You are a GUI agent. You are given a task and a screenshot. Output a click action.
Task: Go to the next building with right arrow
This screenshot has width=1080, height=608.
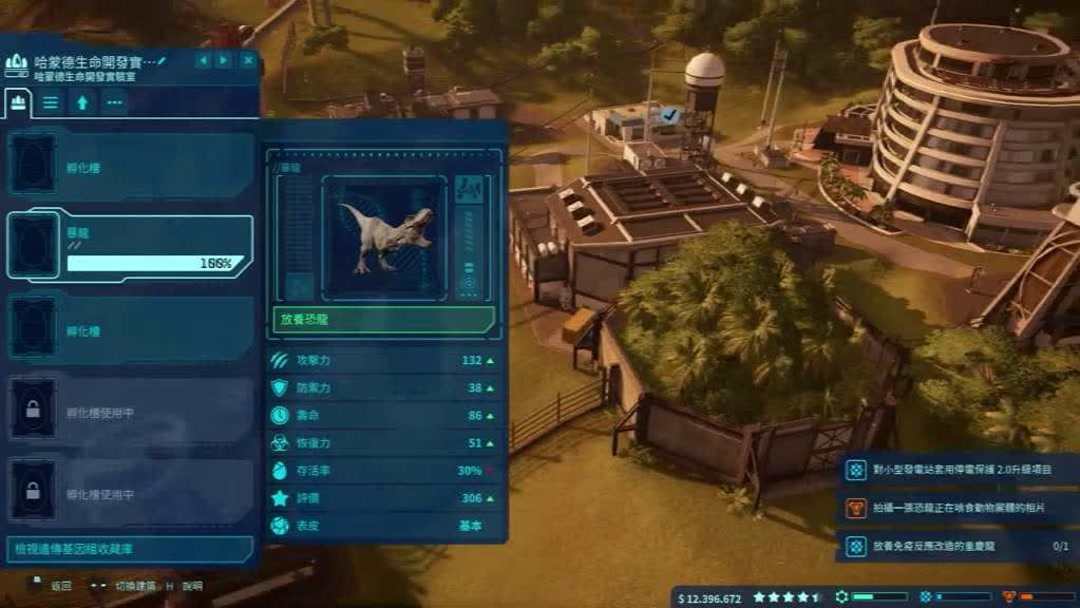224,61
